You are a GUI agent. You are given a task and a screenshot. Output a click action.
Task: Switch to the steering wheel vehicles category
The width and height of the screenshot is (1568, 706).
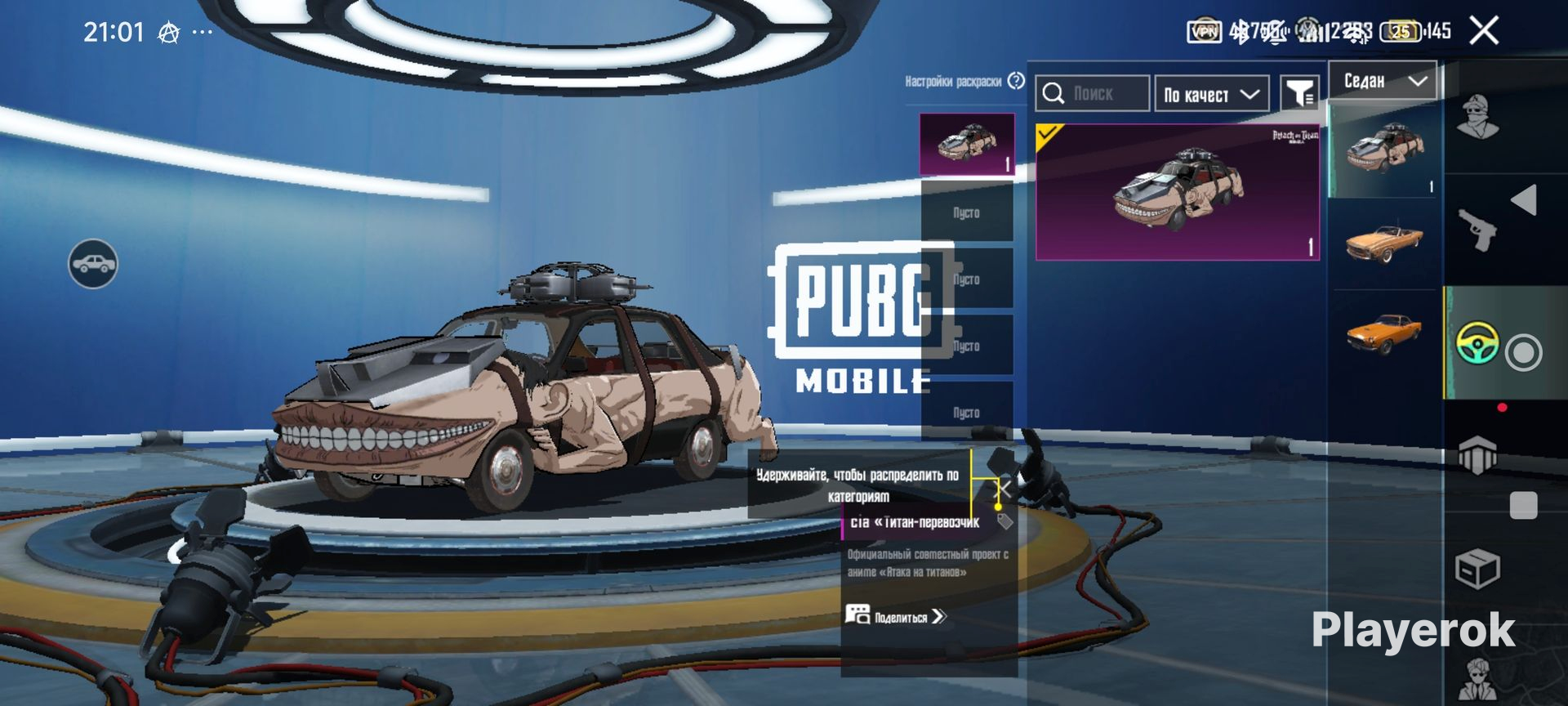[1478, 343]
